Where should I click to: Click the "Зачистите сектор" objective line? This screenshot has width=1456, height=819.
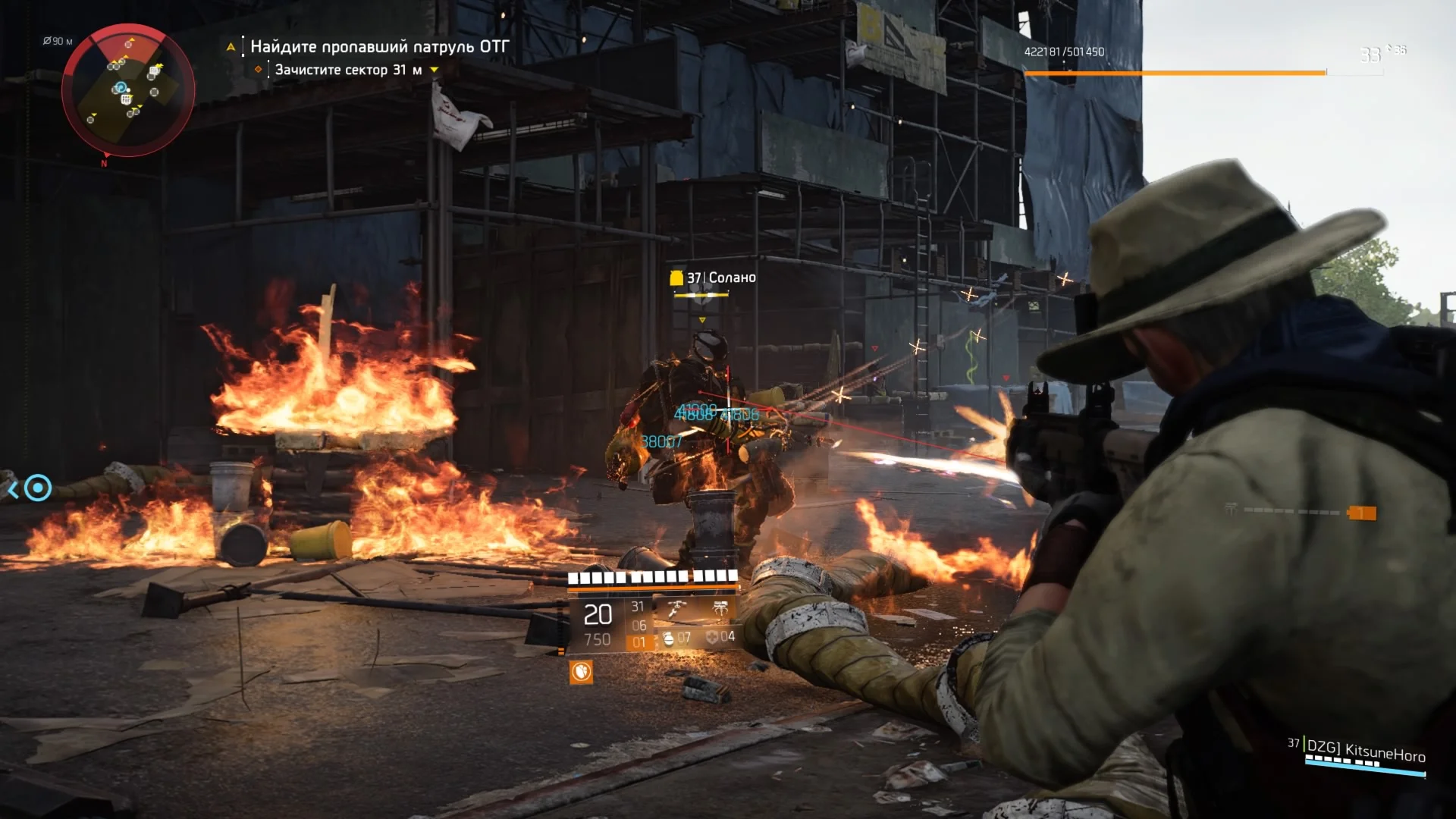point(348,70)
